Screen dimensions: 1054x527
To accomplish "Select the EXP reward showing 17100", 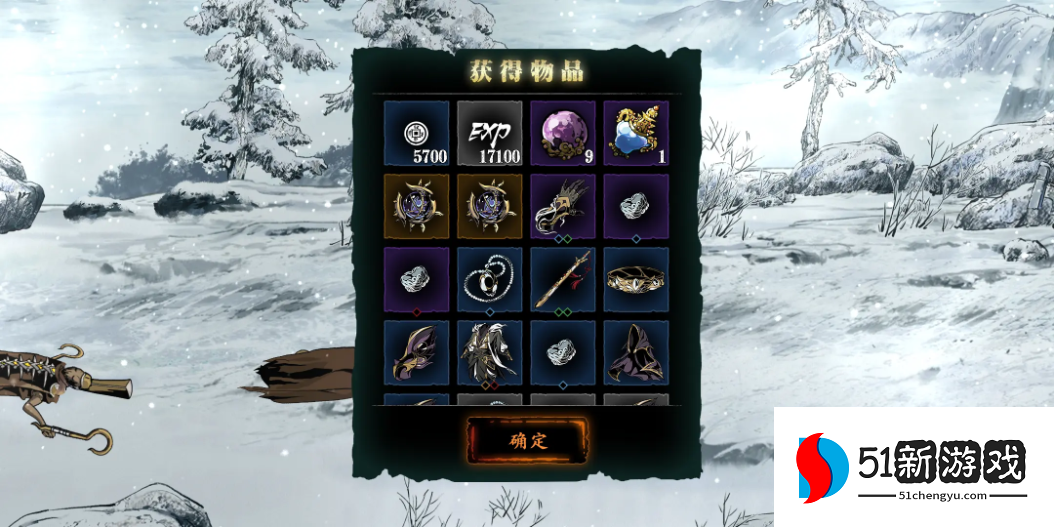I will (490, 133).
